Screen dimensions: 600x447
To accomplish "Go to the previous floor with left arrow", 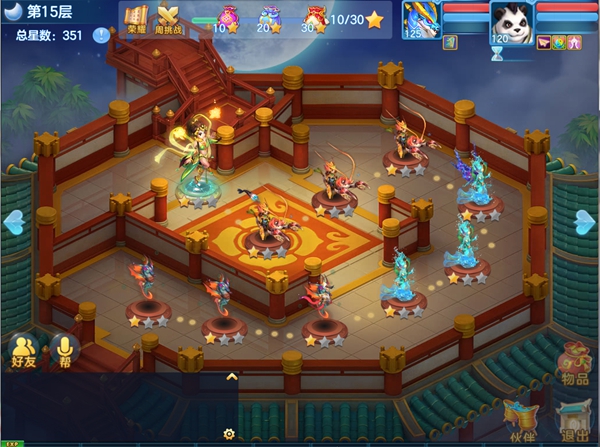I will coord(14,219).
